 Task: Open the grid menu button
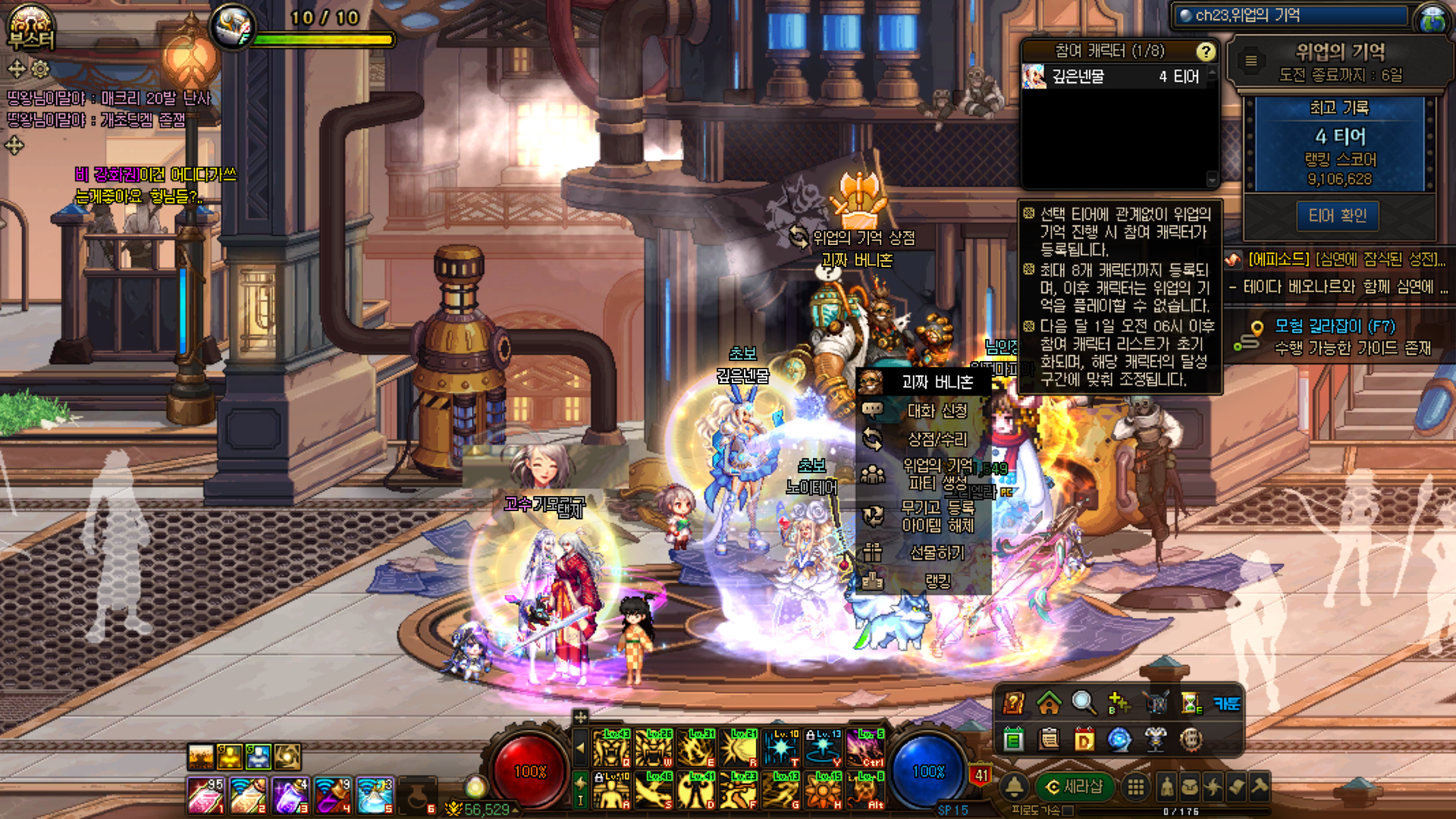[x=1135, y=787]
